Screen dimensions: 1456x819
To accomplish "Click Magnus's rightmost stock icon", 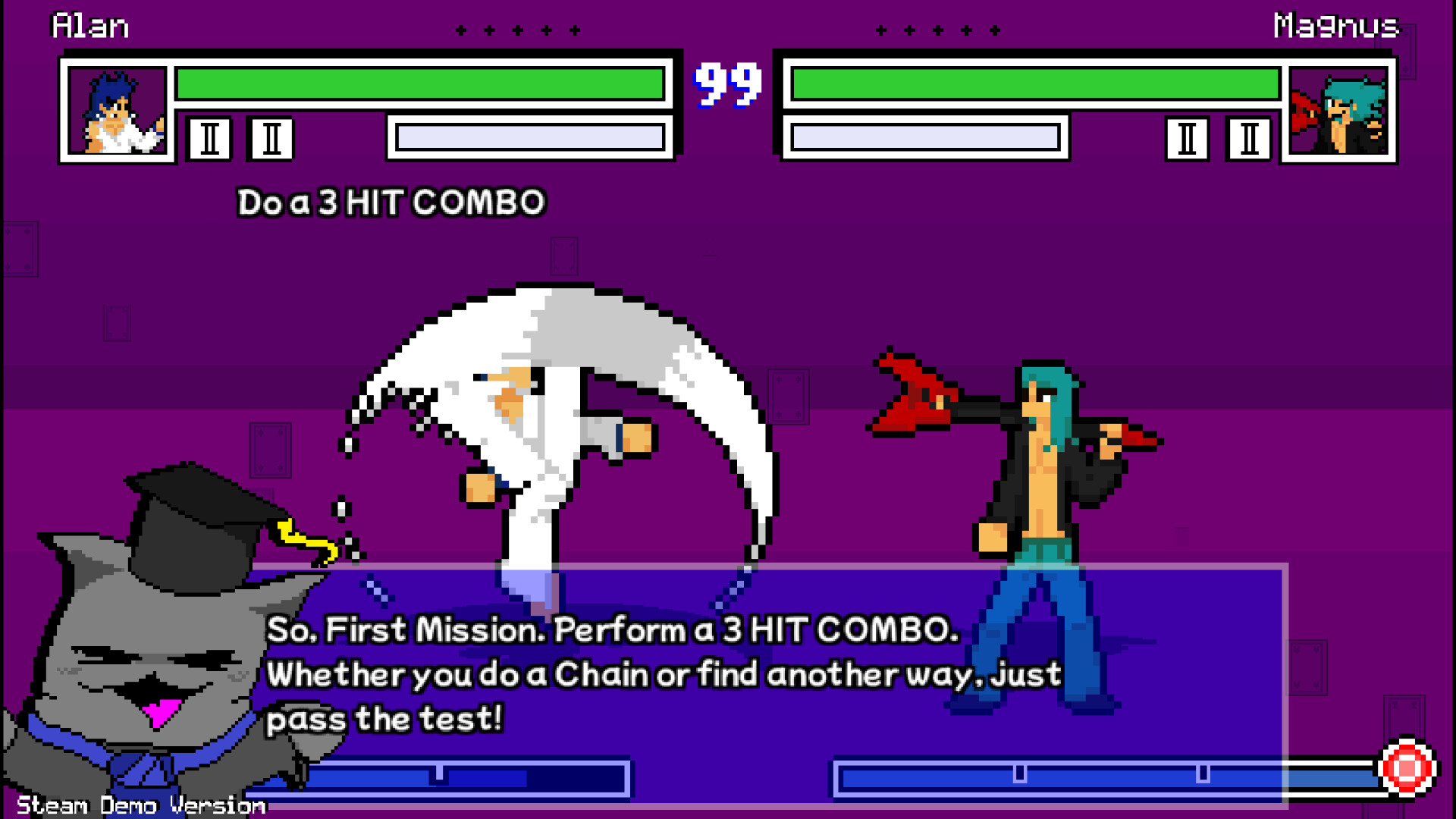I will 1248,140.
